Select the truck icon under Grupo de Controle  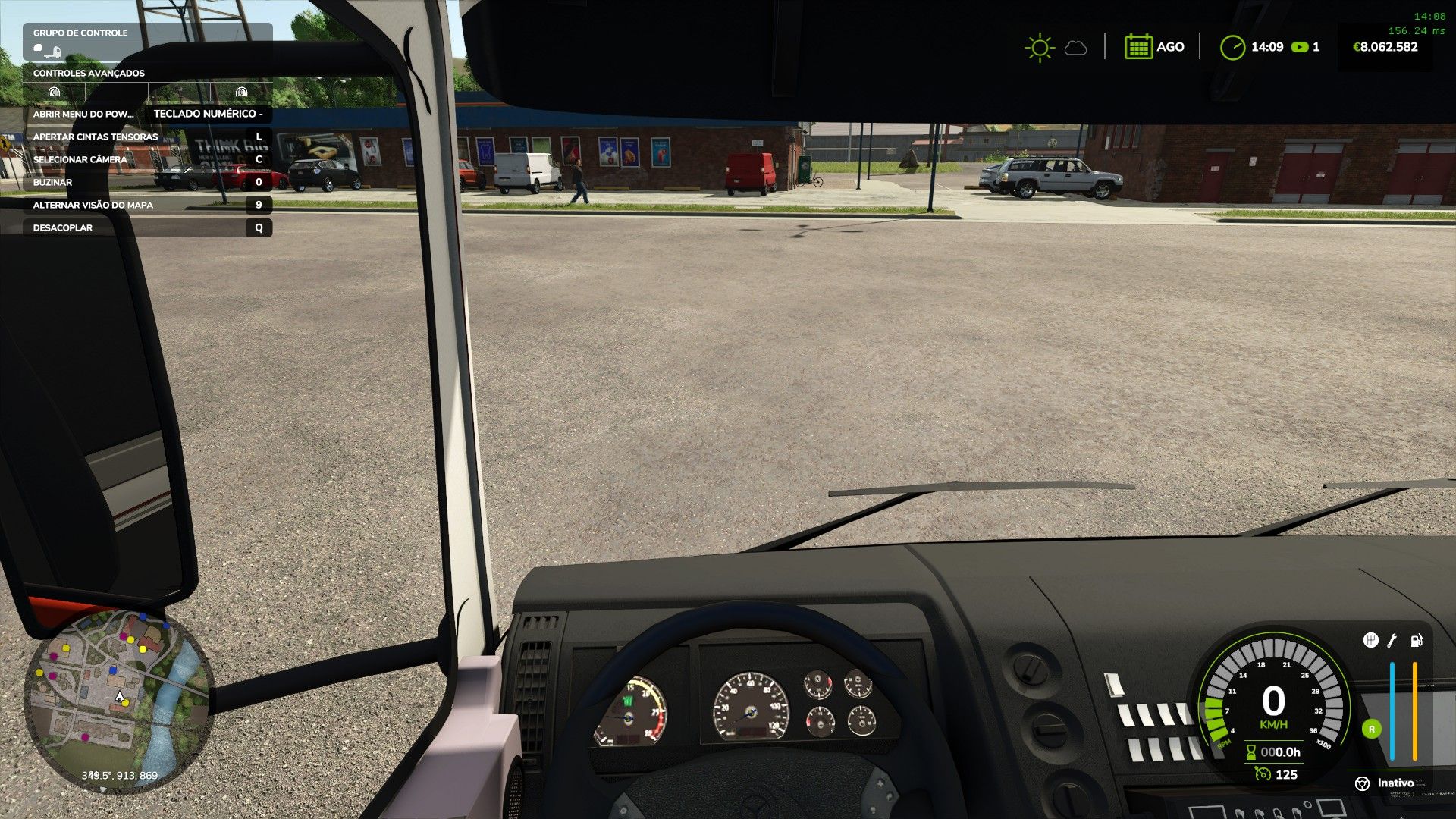(x=47, y=52)
